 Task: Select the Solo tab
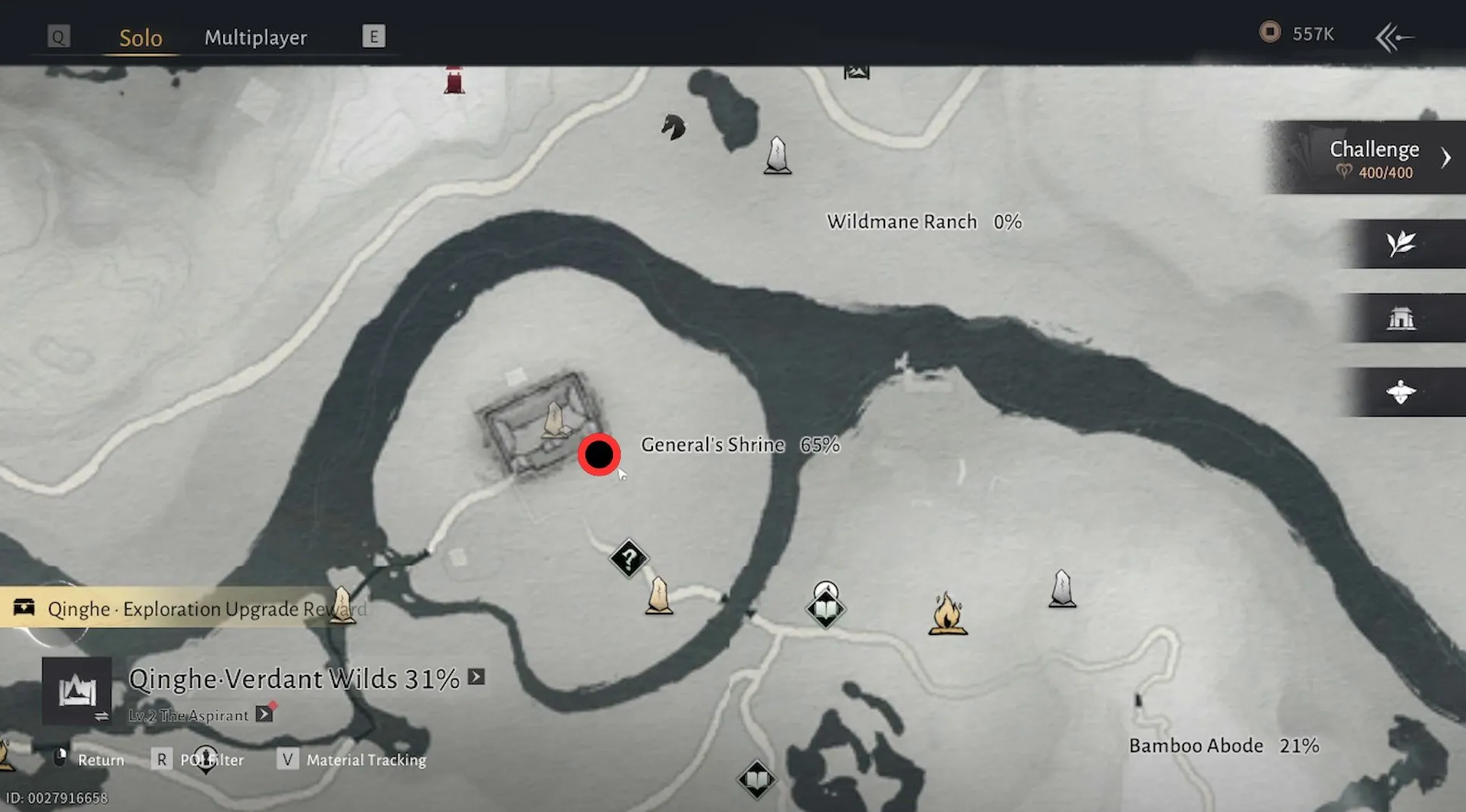(x=140, y=38)
